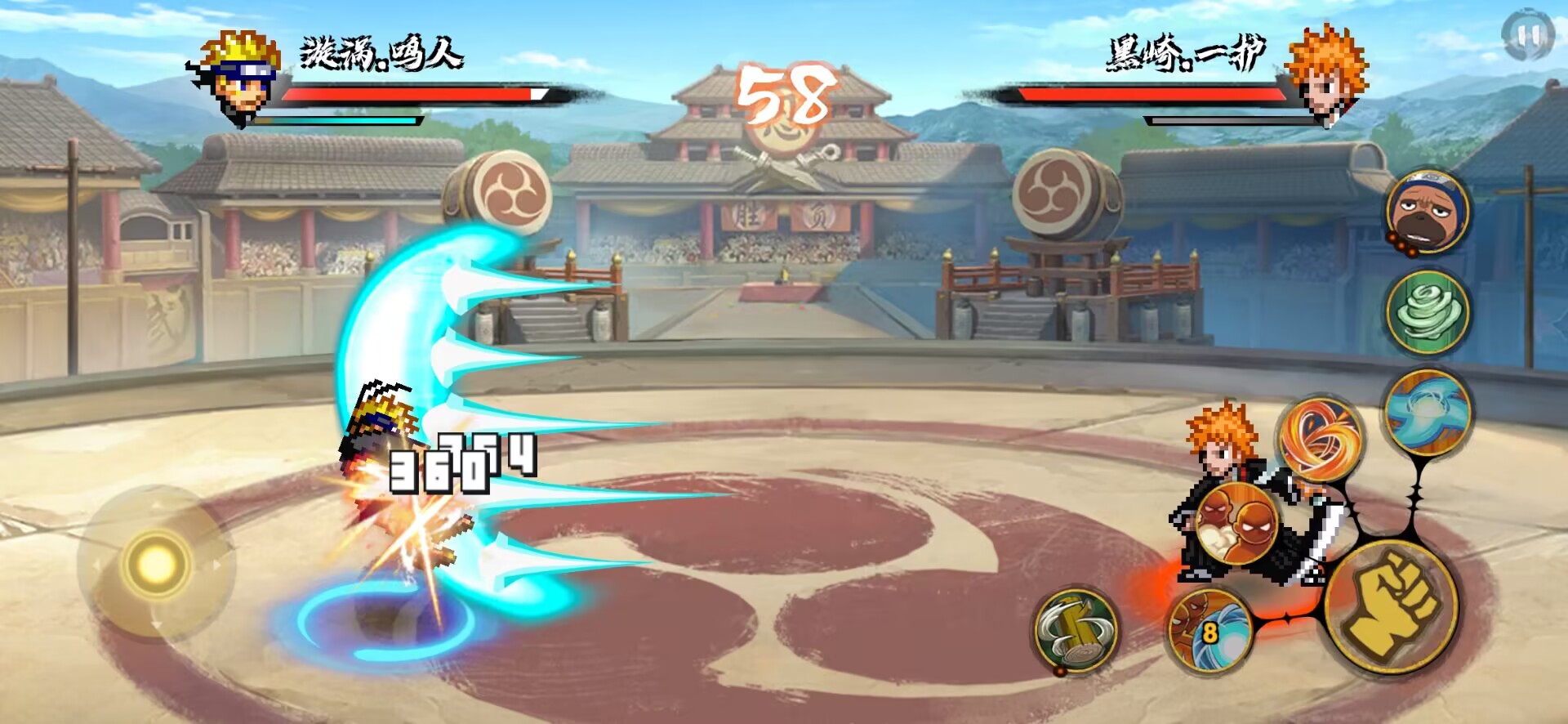Select Naruto's portrait at top left
Viewport: 1568px width, 724px height.
pyautogui.click(x=235, y=78)
